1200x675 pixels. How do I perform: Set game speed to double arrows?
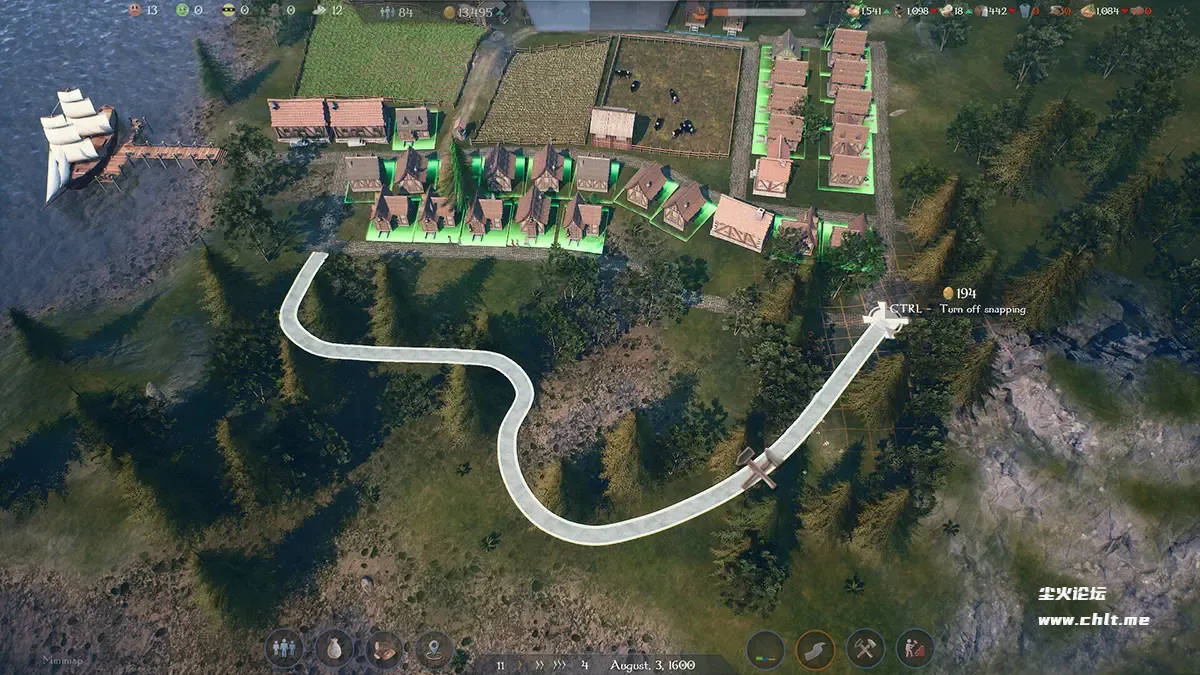(x=540, y=664)
